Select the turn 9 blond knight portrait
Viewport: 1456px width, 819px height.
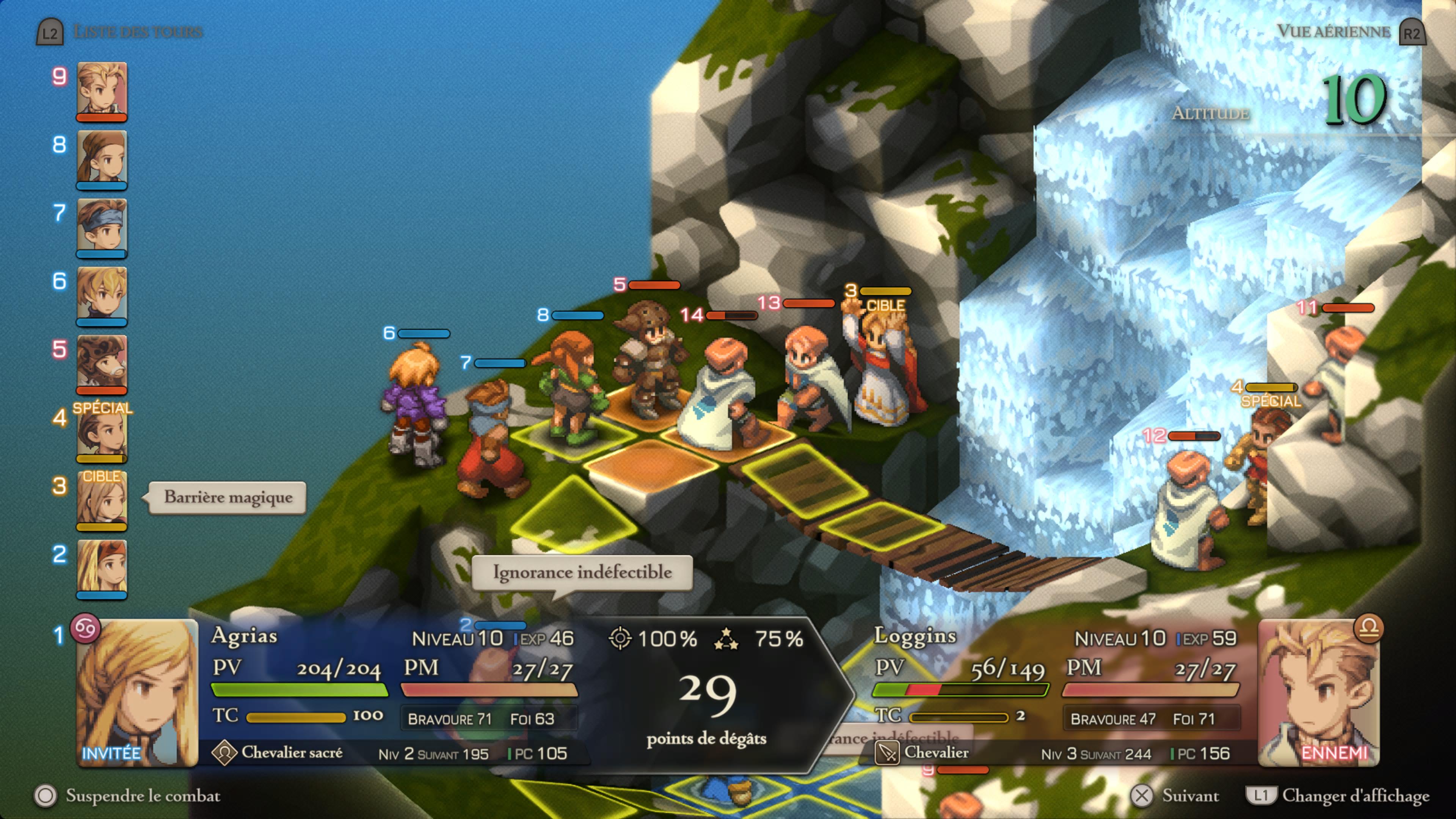[102, 91]
